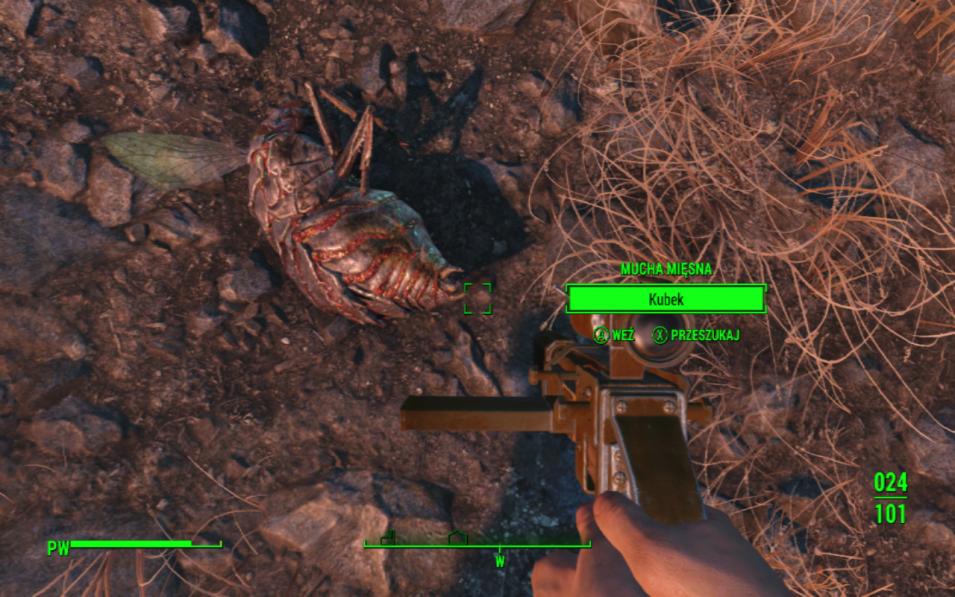Select the Kubek item in the loot list
This screenshot has height=597, width=955.
point(665,299)
